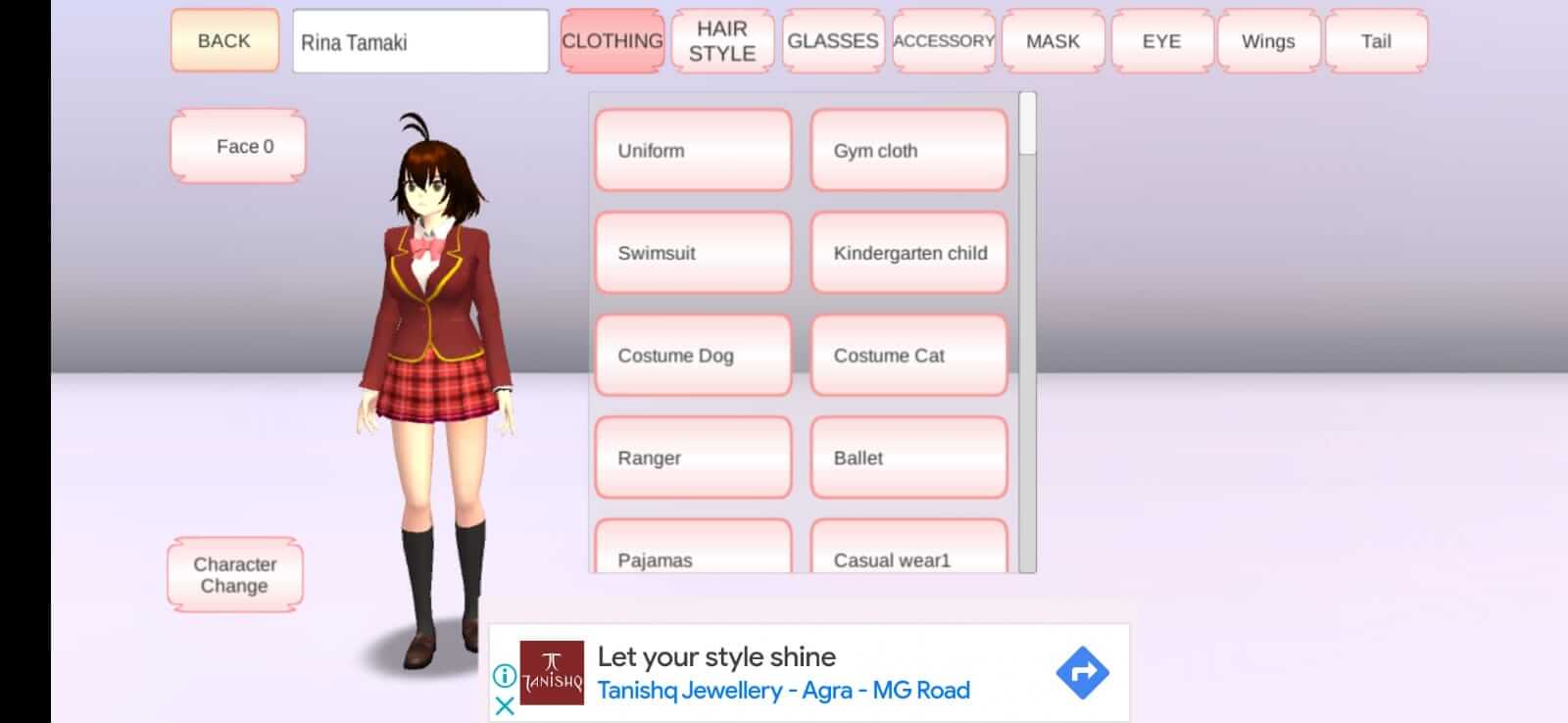The image size is (1568, 723).
Task: Select the Uniform outfit
Action: coord(693,150)
